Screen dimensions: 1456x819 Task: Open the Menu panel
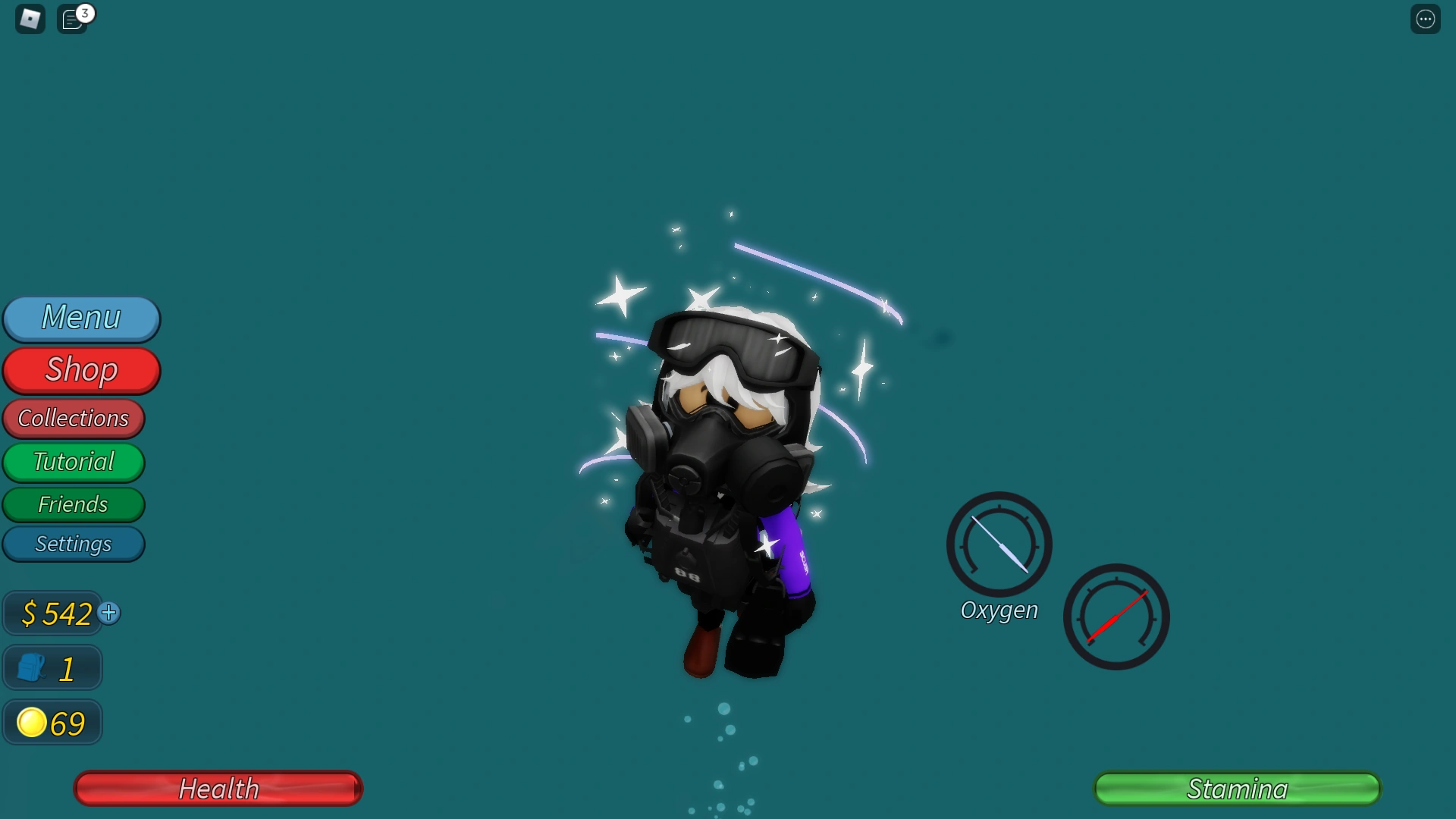coord(81,318)
